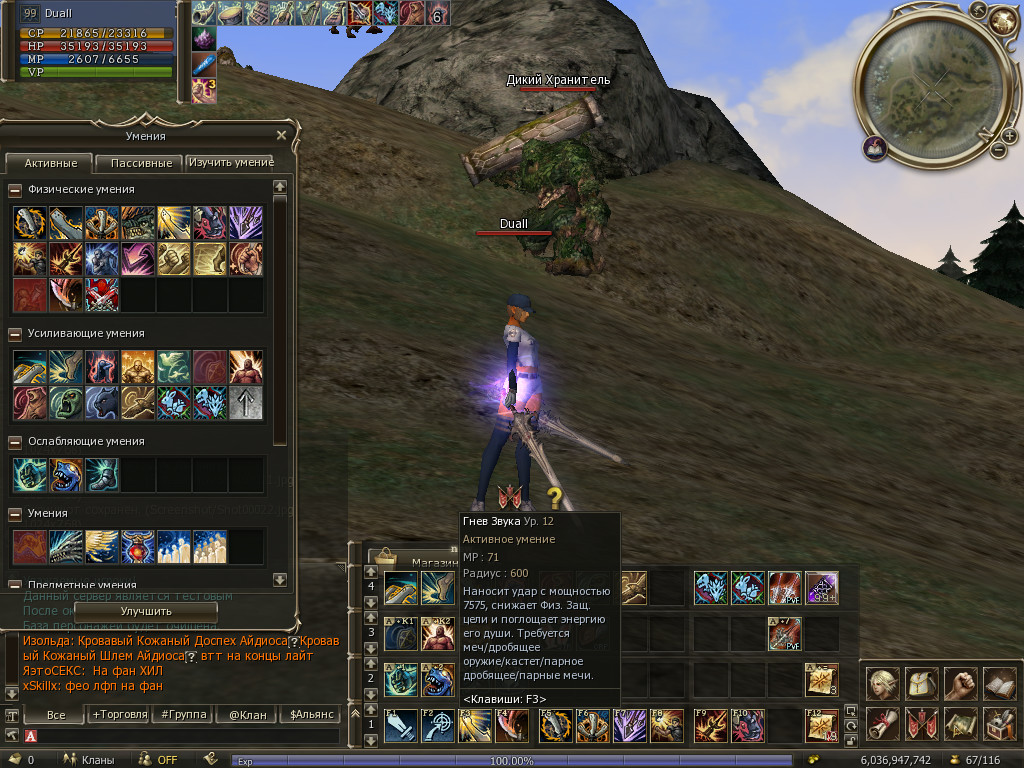Collapse the Физические умения section

(15, 189)
